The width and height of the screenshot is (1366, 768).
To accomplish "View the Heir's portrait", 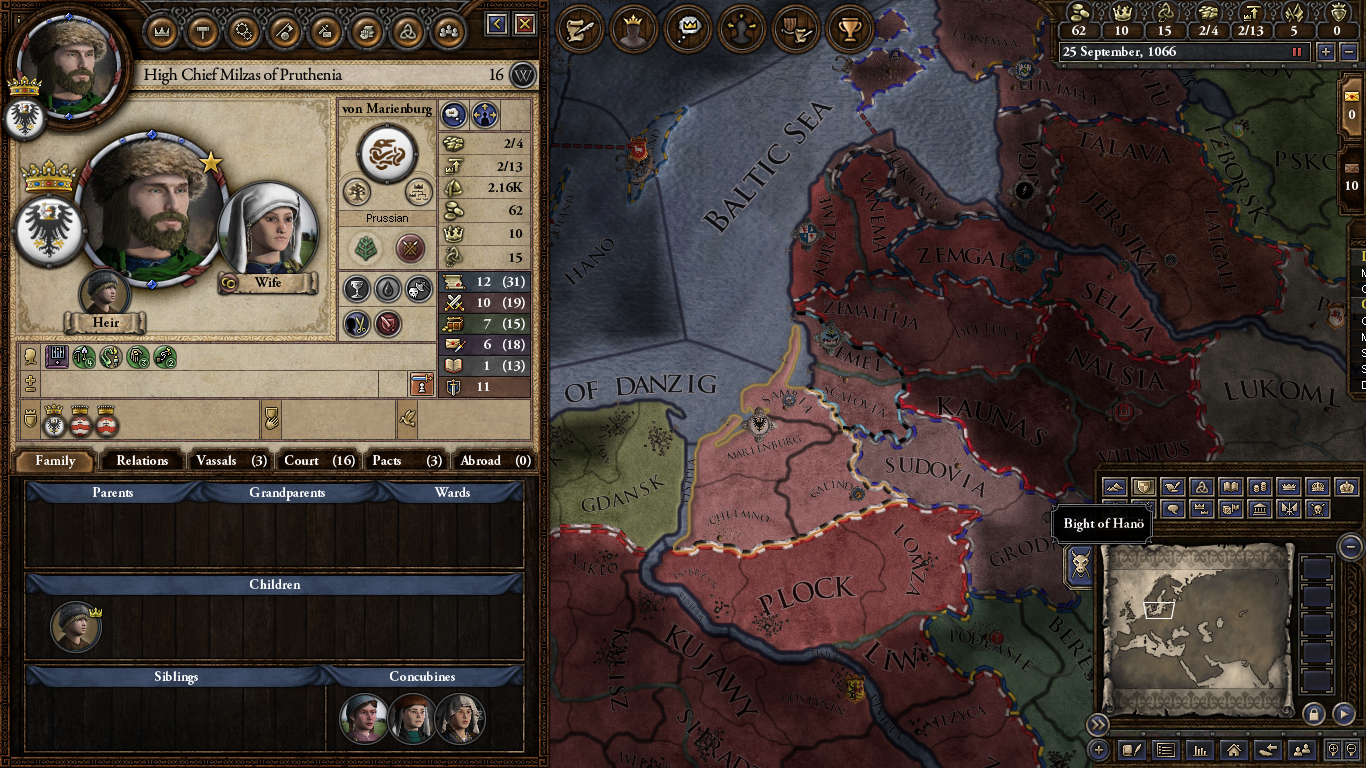I will coord(105,292).
